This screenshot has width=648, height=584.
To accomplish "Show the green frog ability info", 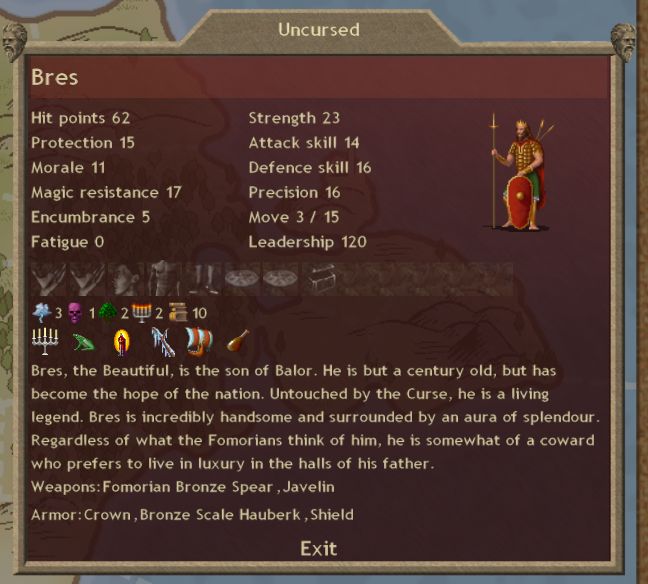I will [x=84, y=343].
